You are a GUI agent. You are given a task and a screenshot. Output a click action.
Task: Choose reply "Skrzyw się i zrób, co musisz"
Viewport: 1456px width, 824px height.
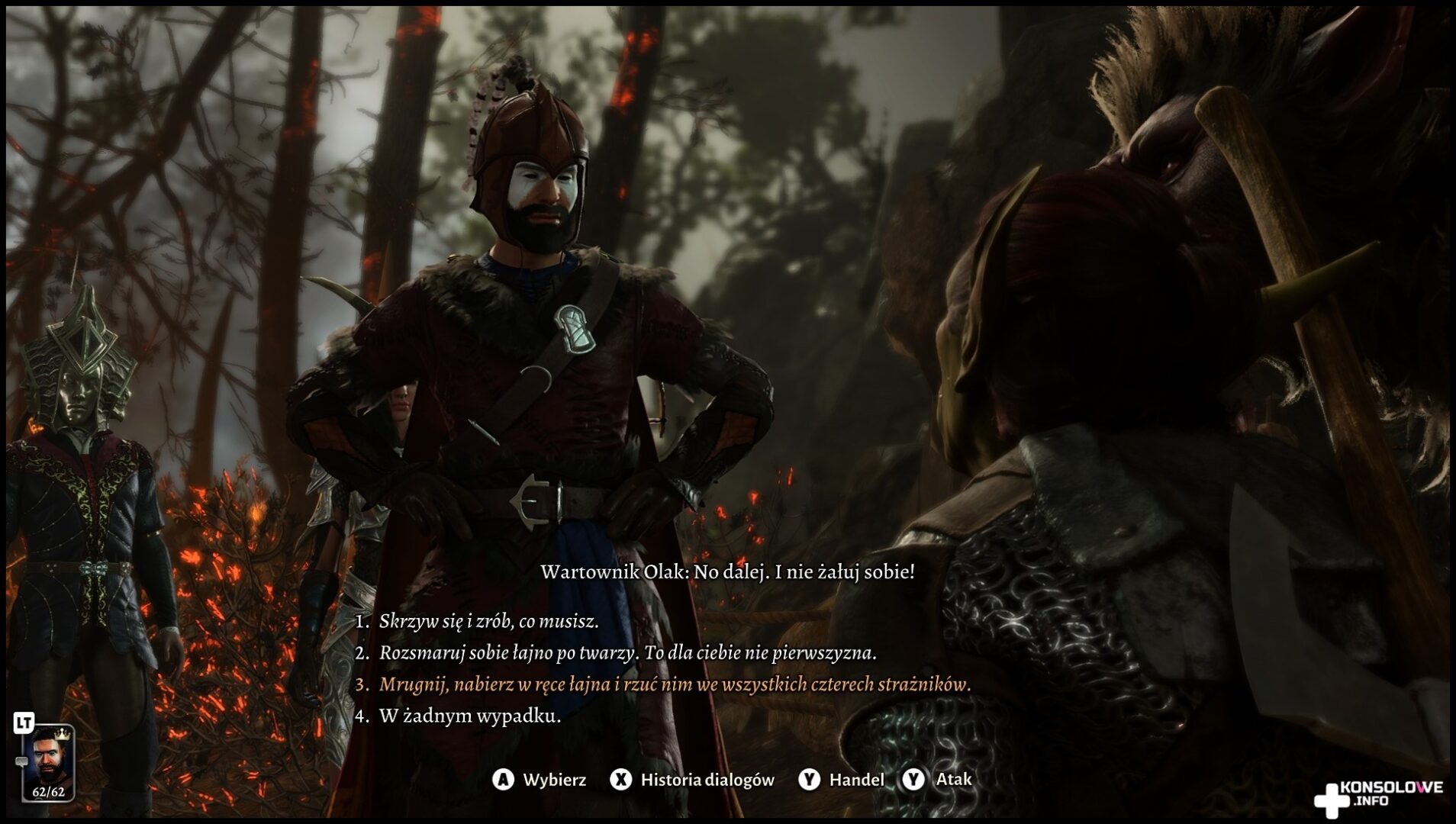[488, 622]
